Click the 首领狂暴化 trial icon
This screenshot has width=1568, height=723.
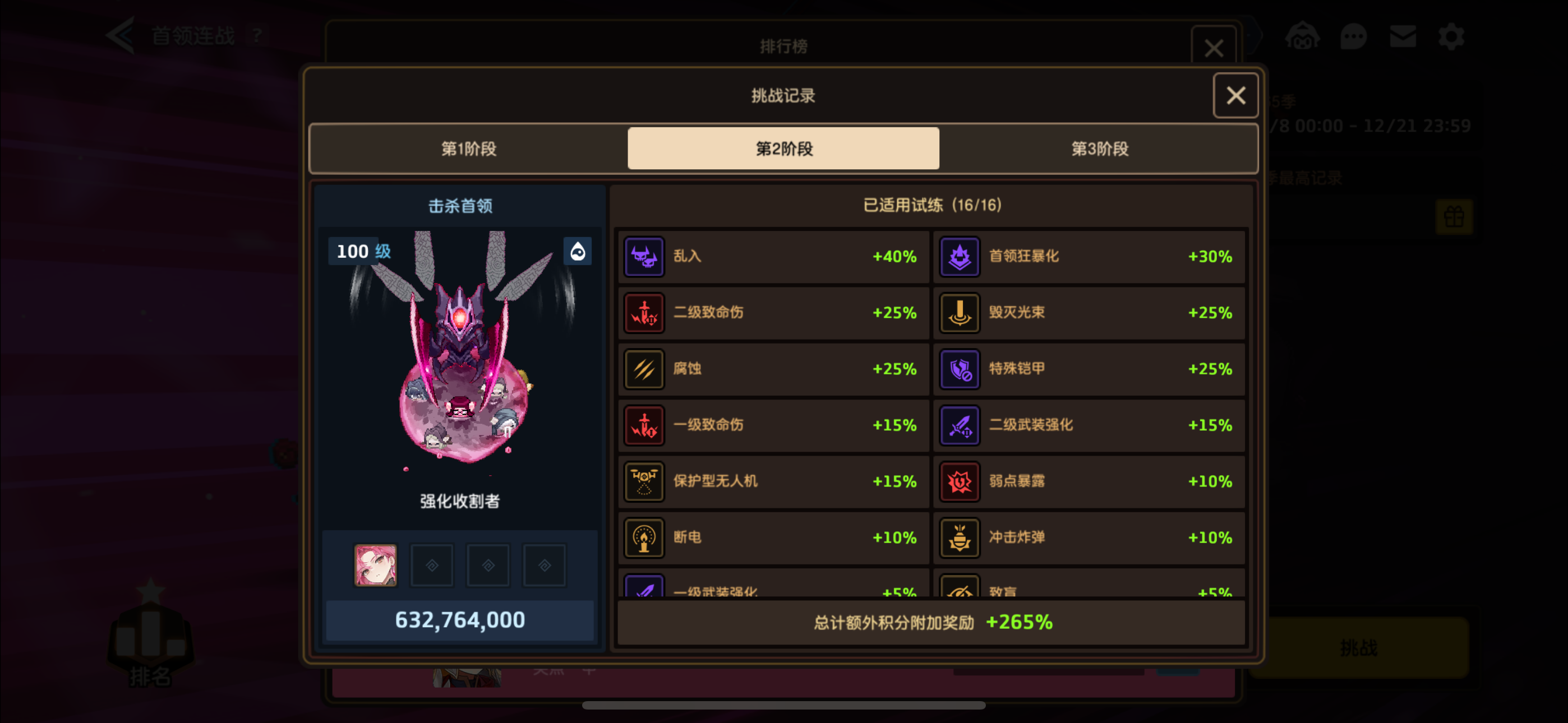pos(960,256)
